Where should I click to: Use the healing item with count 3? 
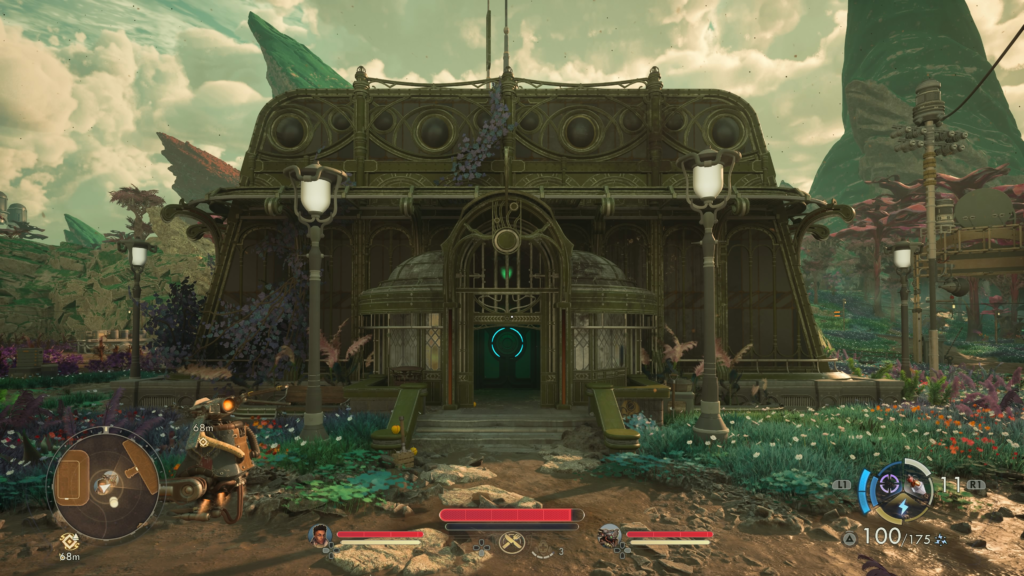coord(545,550)
